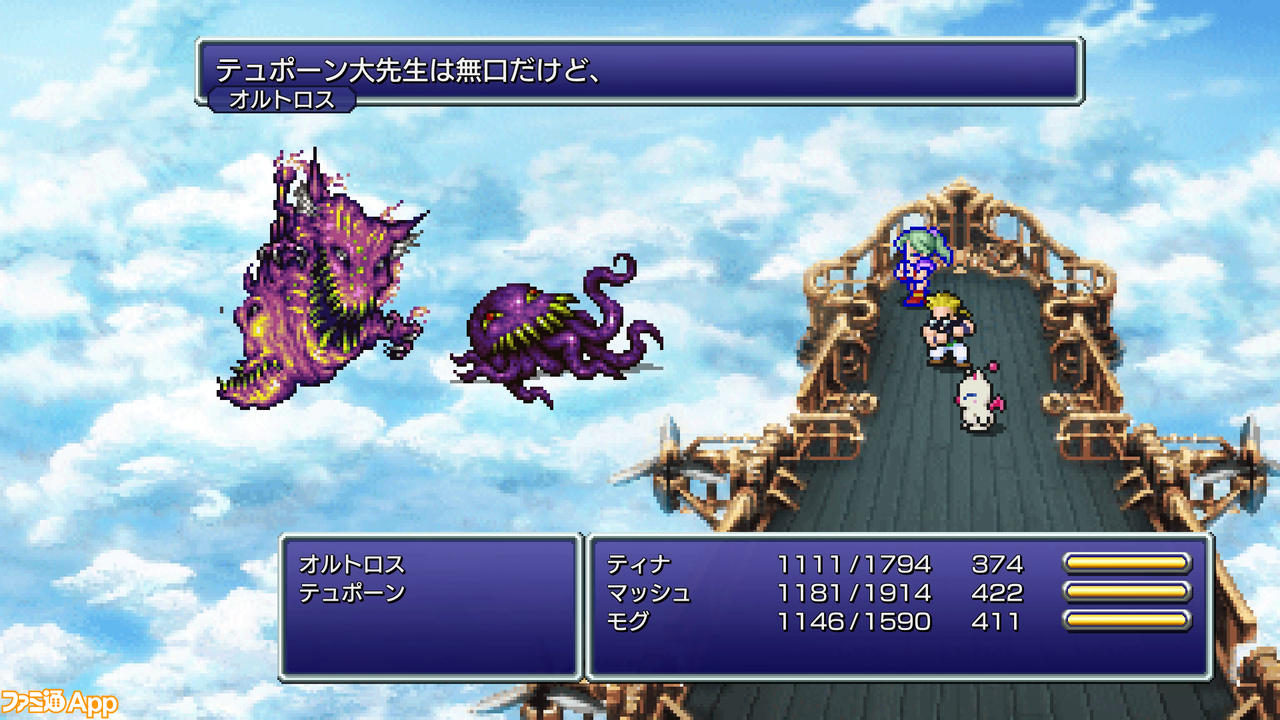Click Mog's HP value 1146/1590
The width and height of the screenshot is (1280, 720).
855,622
